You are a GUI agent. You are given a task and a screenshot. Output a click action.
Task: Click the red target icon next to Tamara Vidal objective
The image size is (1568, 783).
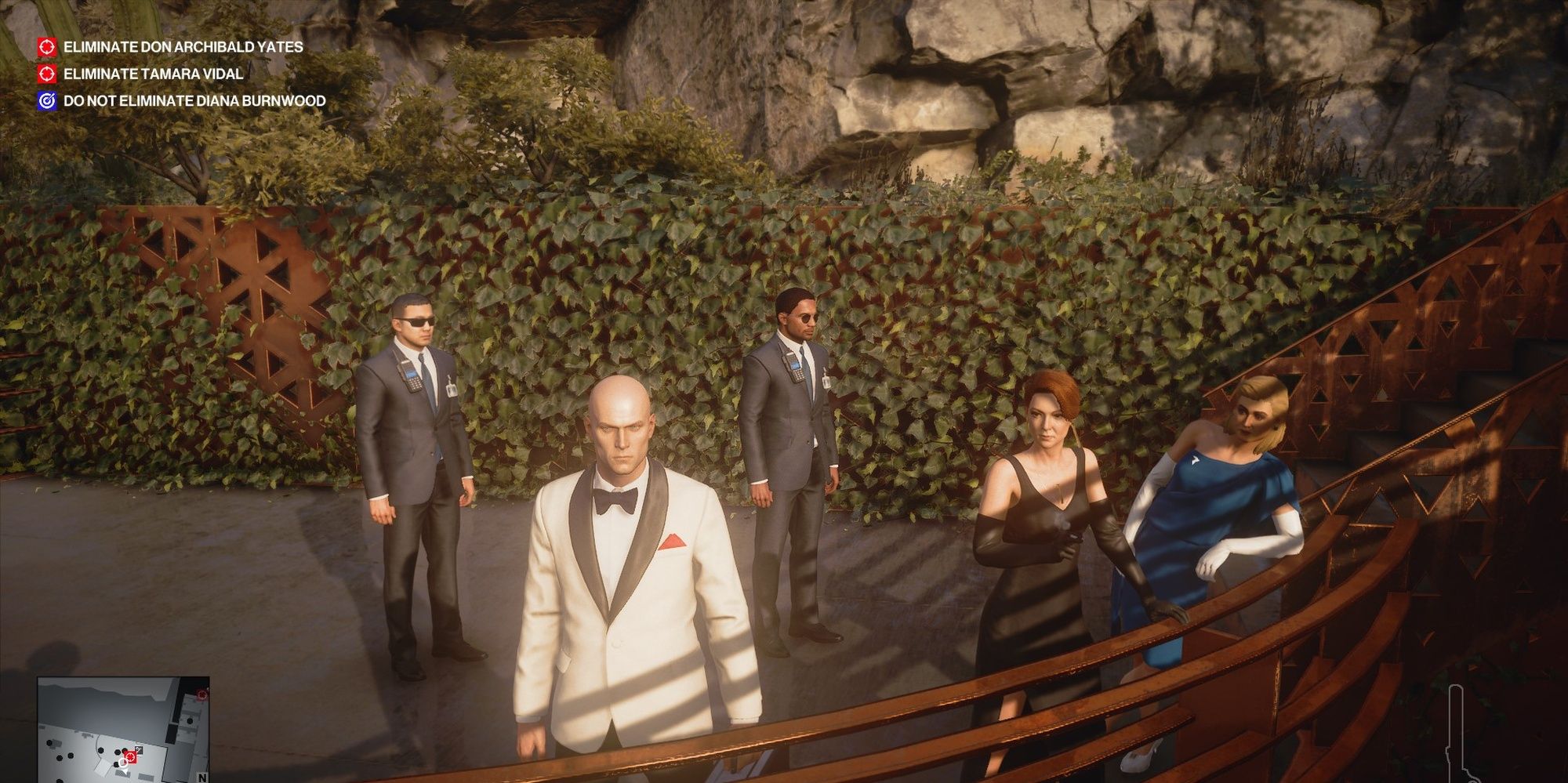coord(46,76)
